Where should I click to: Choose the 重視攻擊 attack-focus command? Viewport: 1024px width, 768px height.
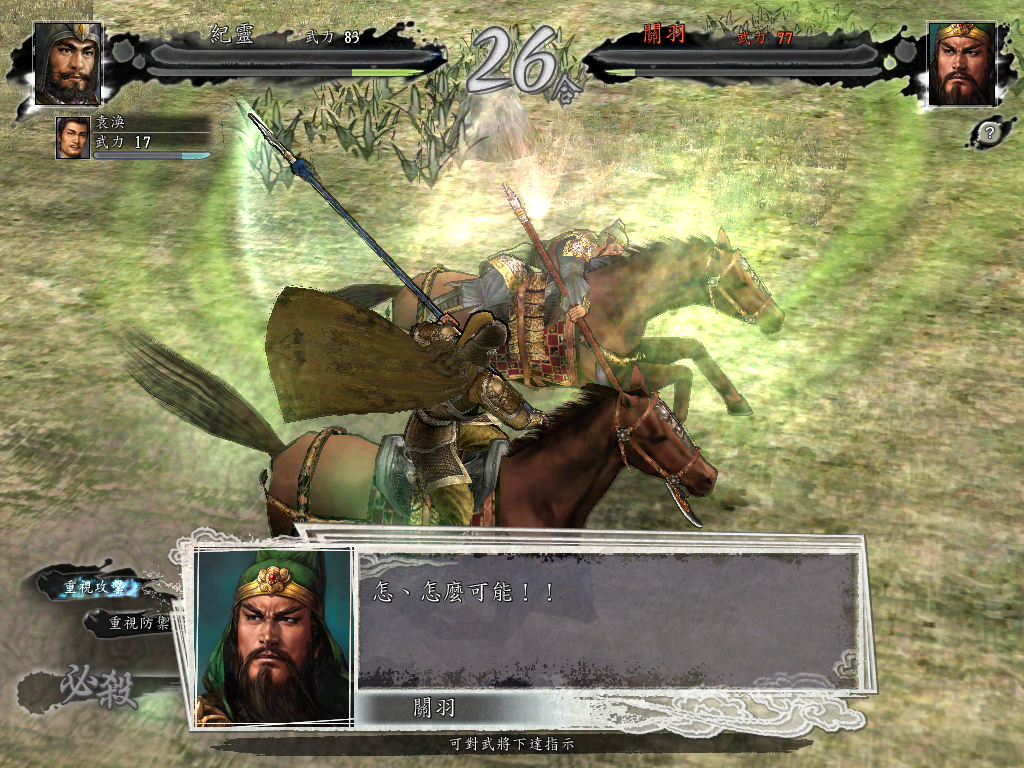click(x=95, y=587)
